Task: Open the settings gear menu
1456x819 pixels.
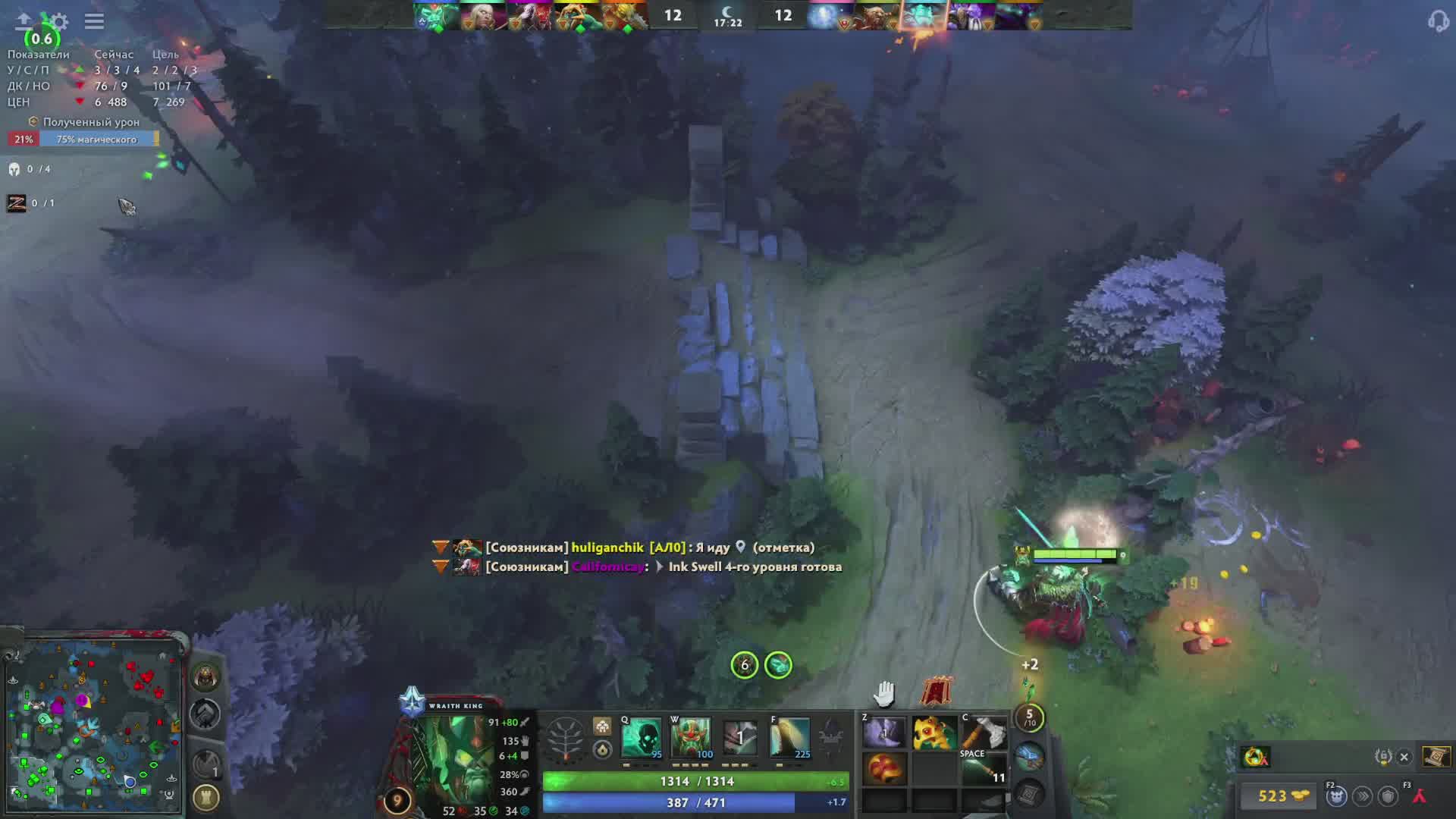Action: coord(60,21)
